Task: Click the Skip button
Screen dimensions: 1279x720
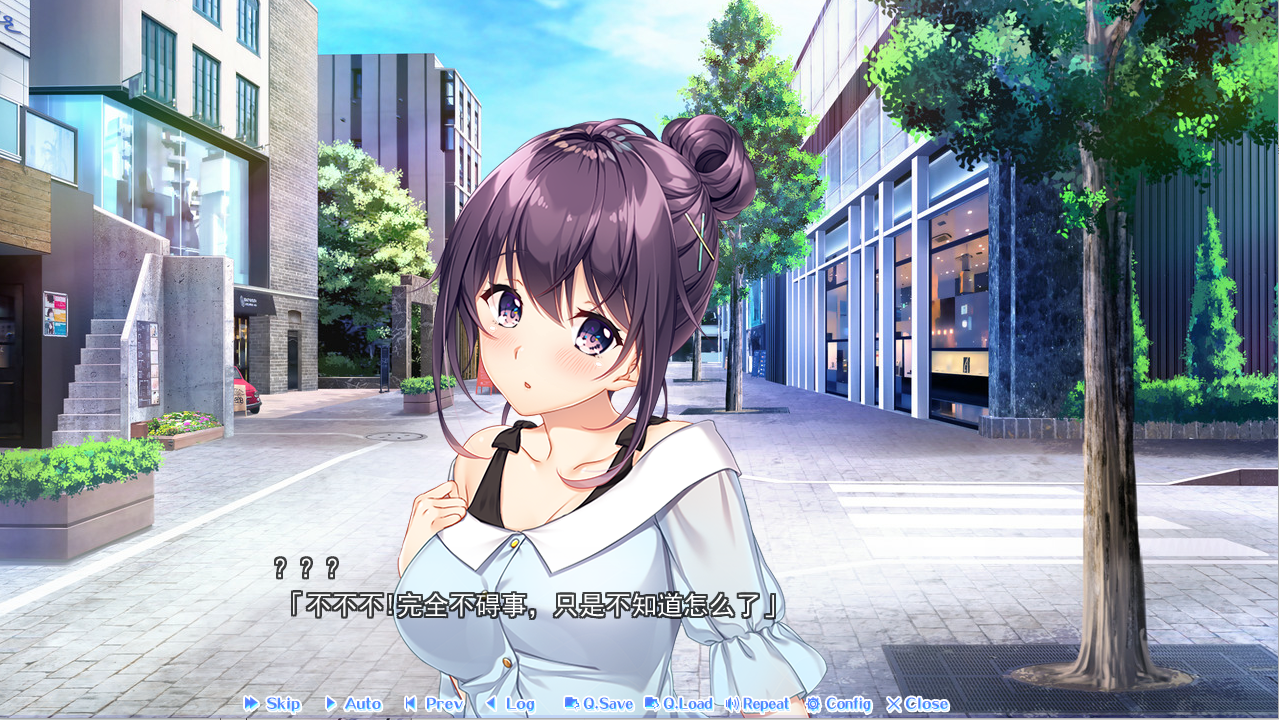Action: click(x=273, y=704)
